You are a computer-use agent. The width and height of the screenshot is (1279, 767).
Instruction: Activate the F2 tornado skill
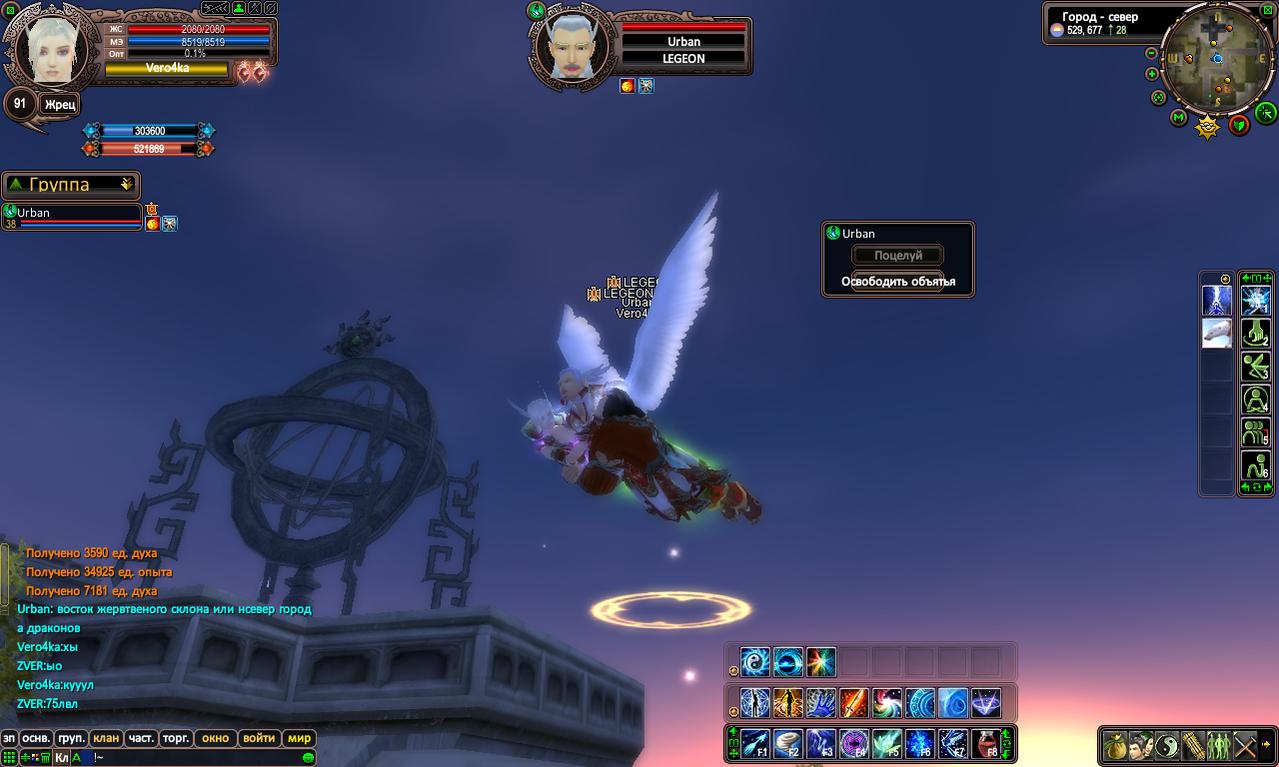[x=788, y=744]
